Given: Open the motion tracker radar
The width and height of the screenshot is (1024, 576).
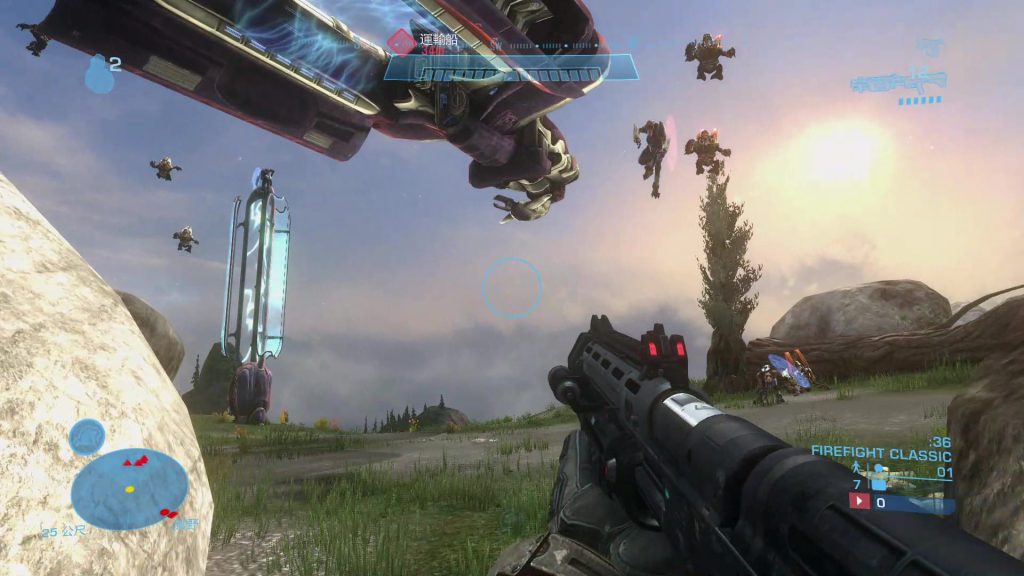Looking at the screenshot, I should [129, 488].
